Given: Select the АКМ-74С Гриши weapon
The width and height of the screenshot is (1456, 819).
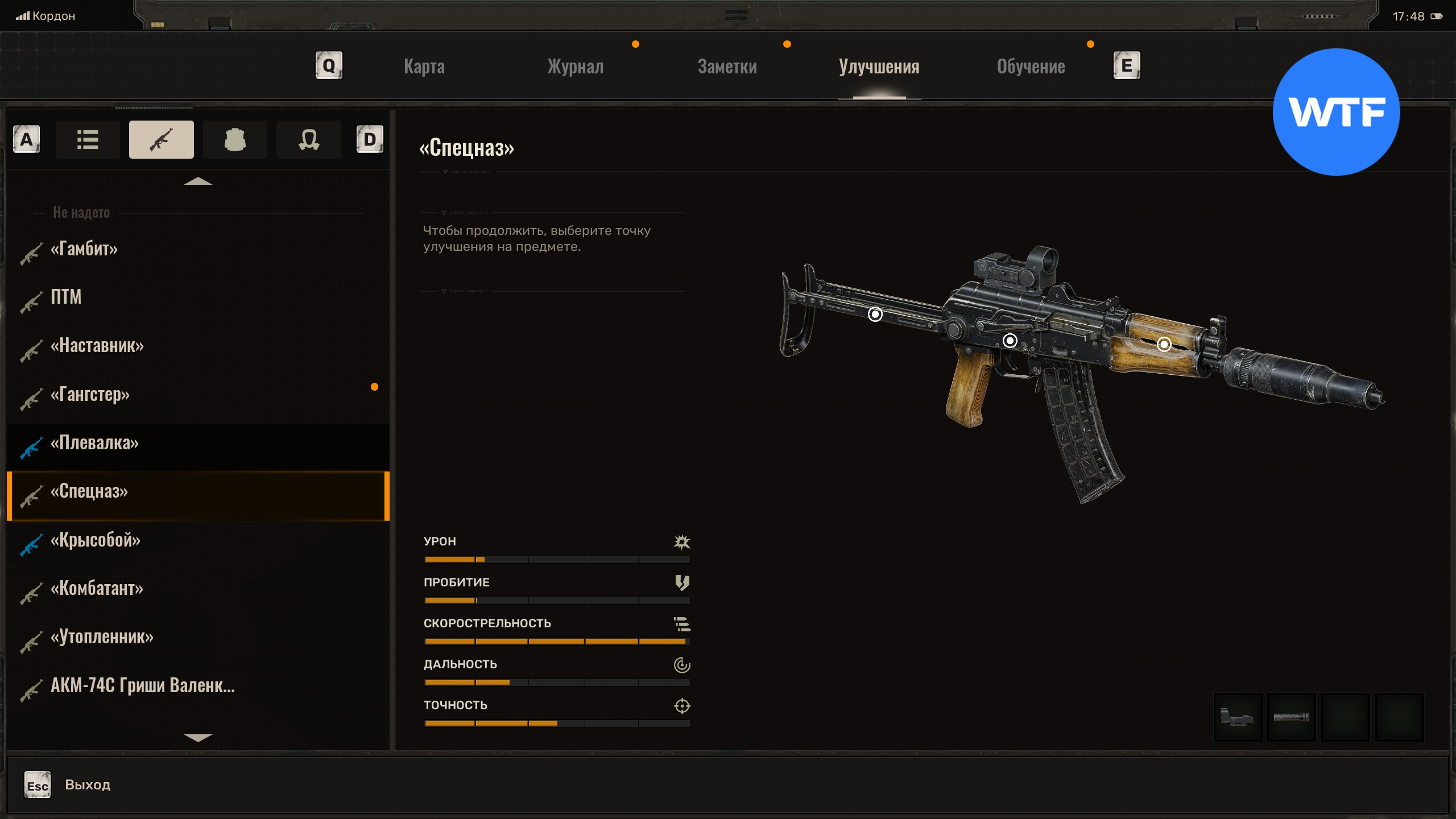Looking at the screenshot, I should (x=142, y=685).
